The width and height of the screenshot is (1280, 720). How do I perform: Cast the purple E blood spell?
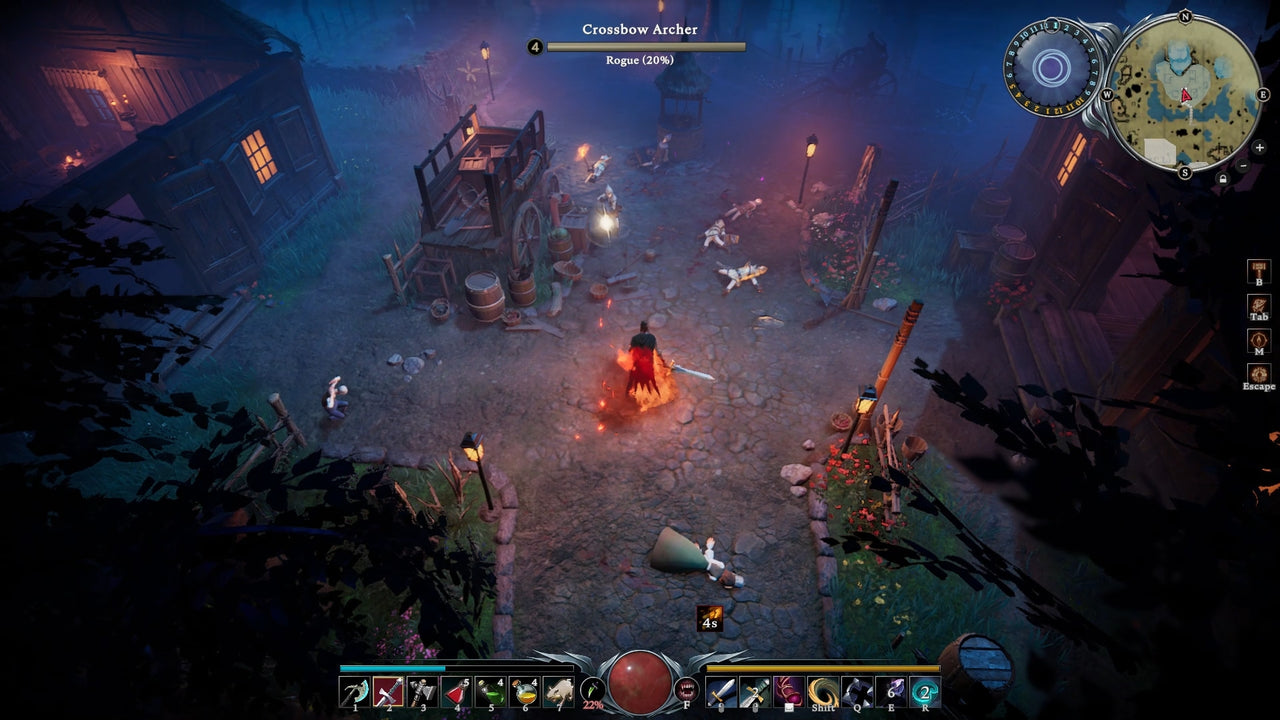pyautogui.click(x=889, y=690)
